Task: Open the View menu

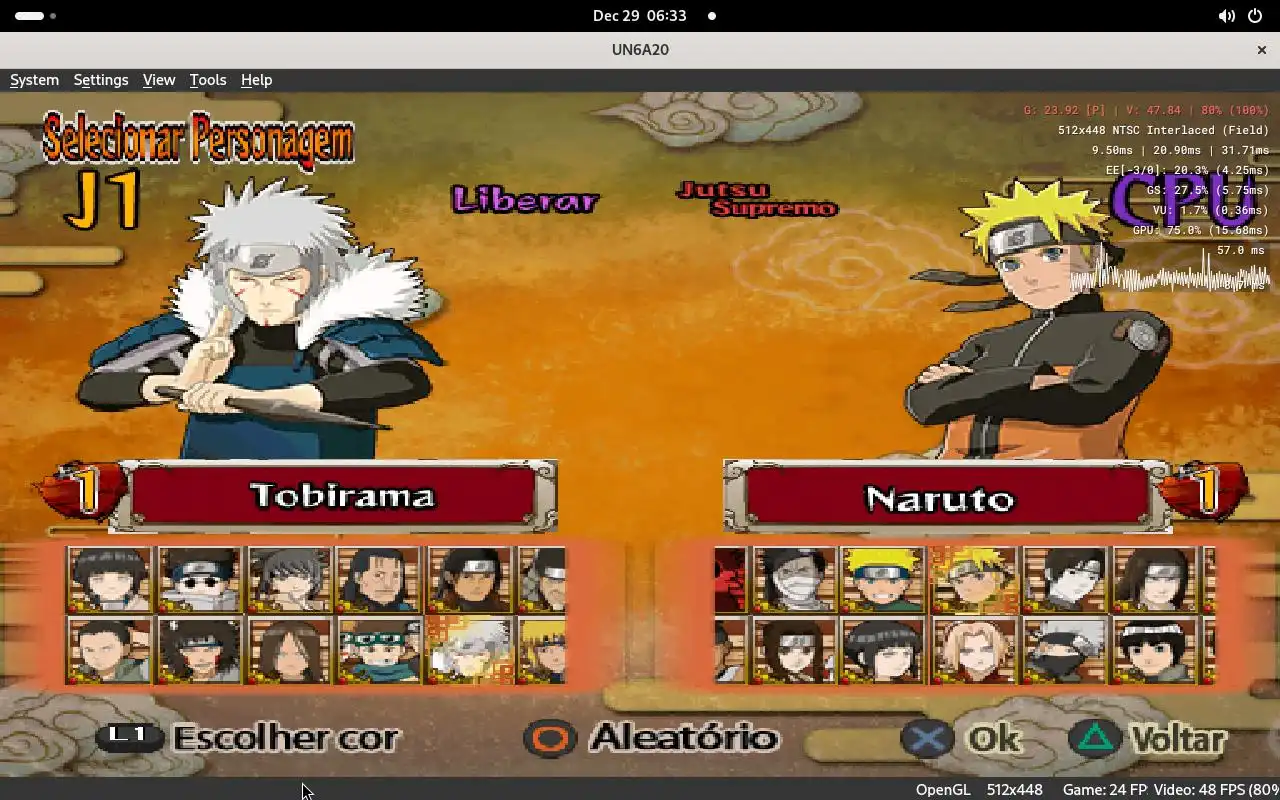Action: click(x=158, y=80)
